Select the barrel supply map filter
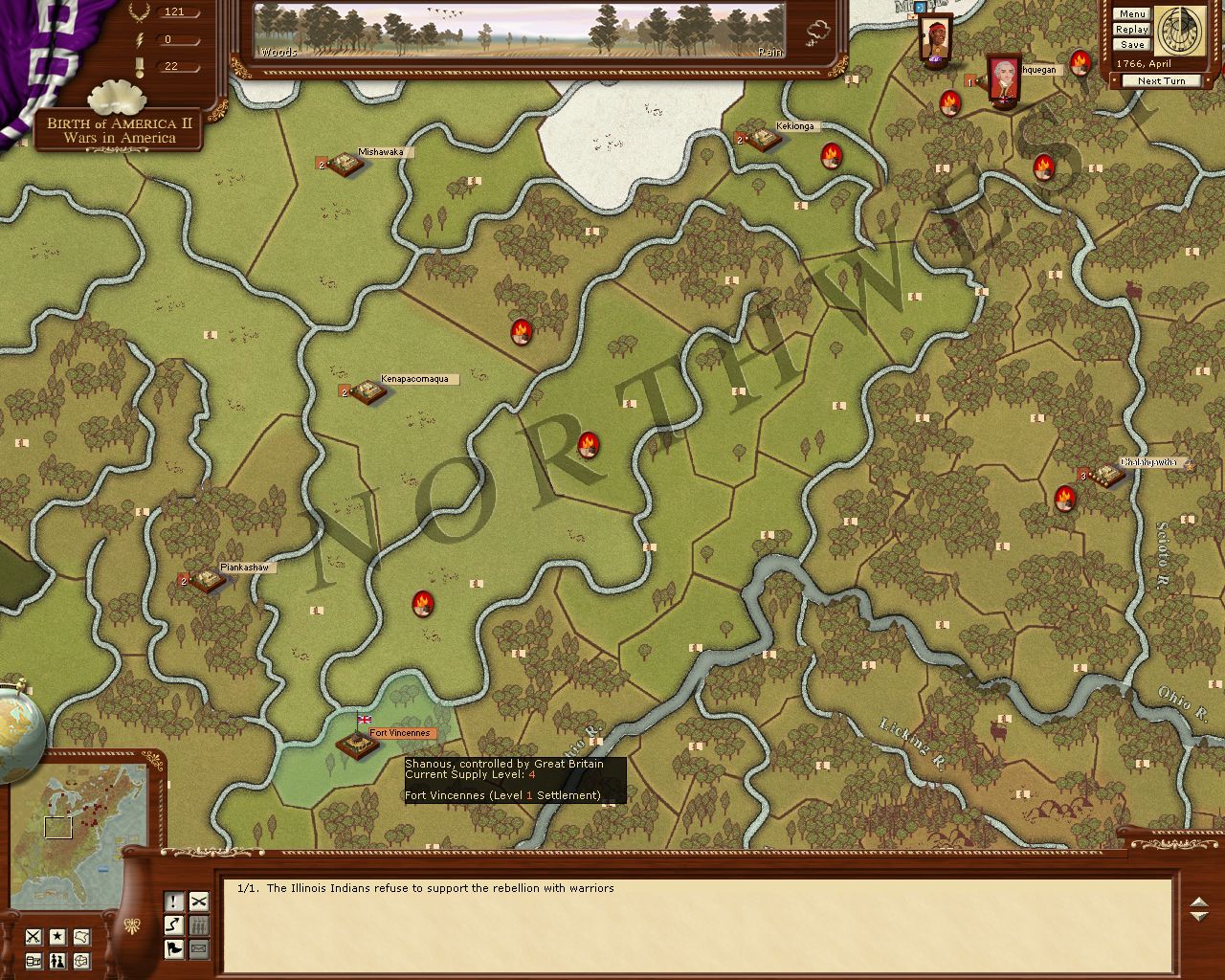The image size is (1225, 980). click(x=33, y=961)
